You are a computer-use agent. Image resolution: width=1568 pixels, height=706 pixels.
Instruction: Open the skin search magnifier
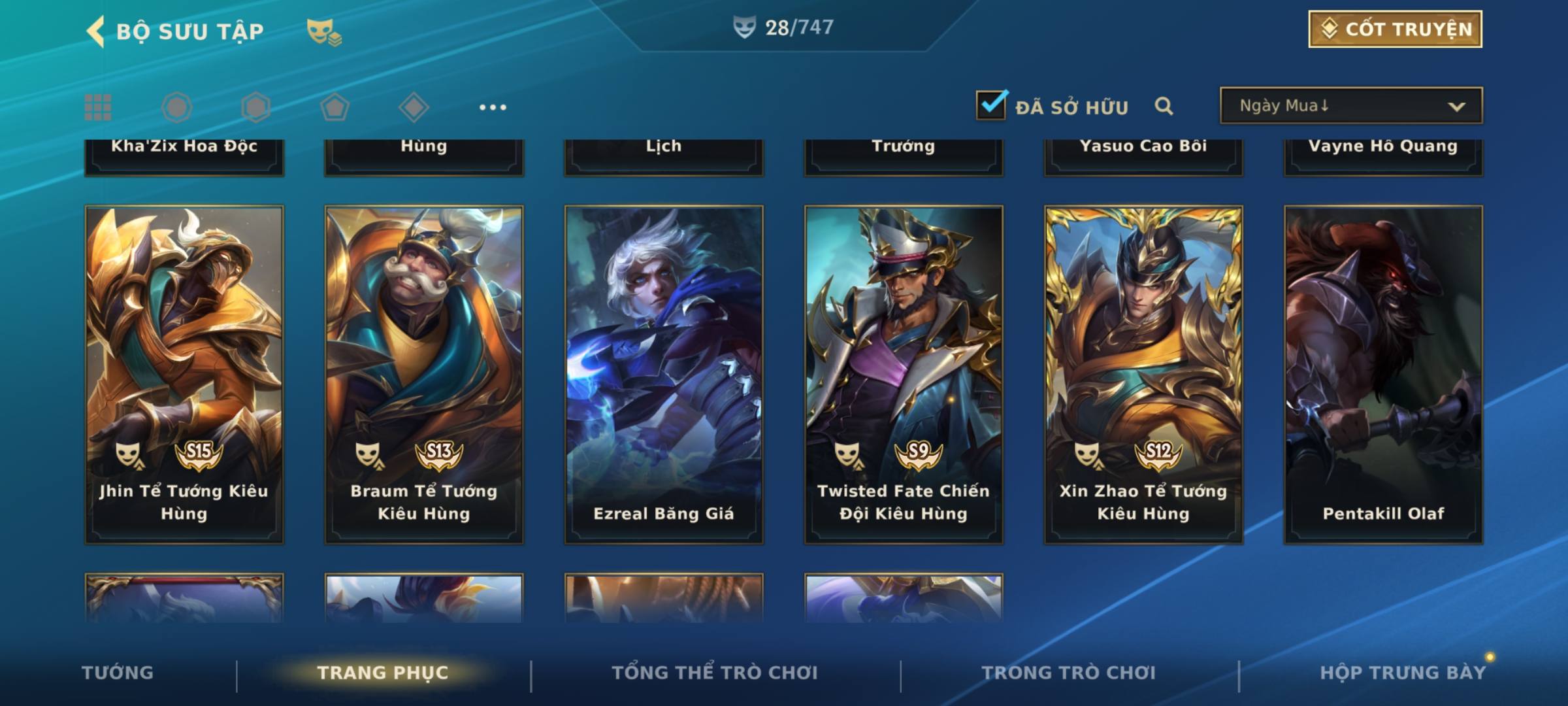(1164, 106)
